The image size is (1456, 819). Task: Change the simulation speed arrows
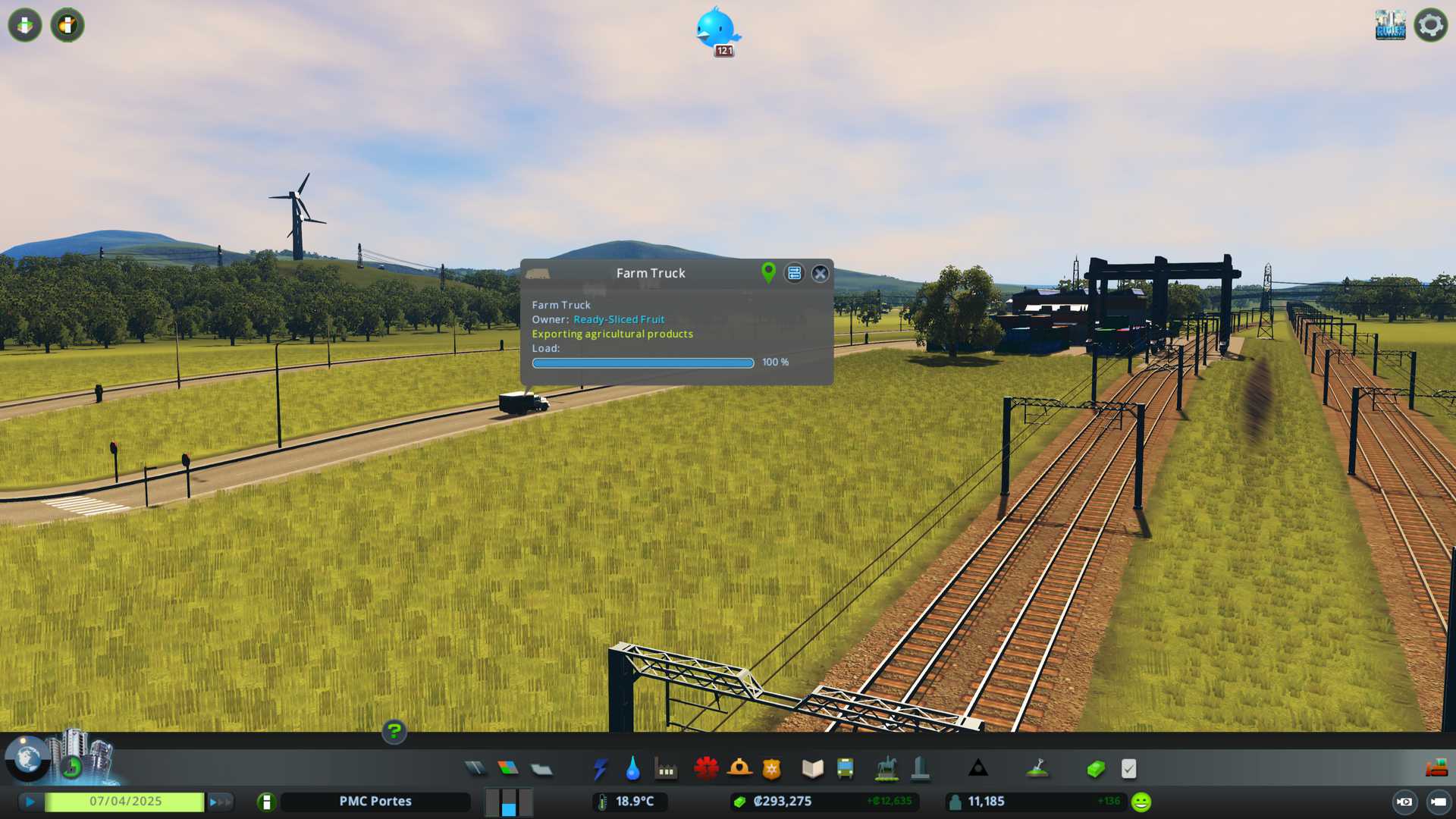(220, 802)
